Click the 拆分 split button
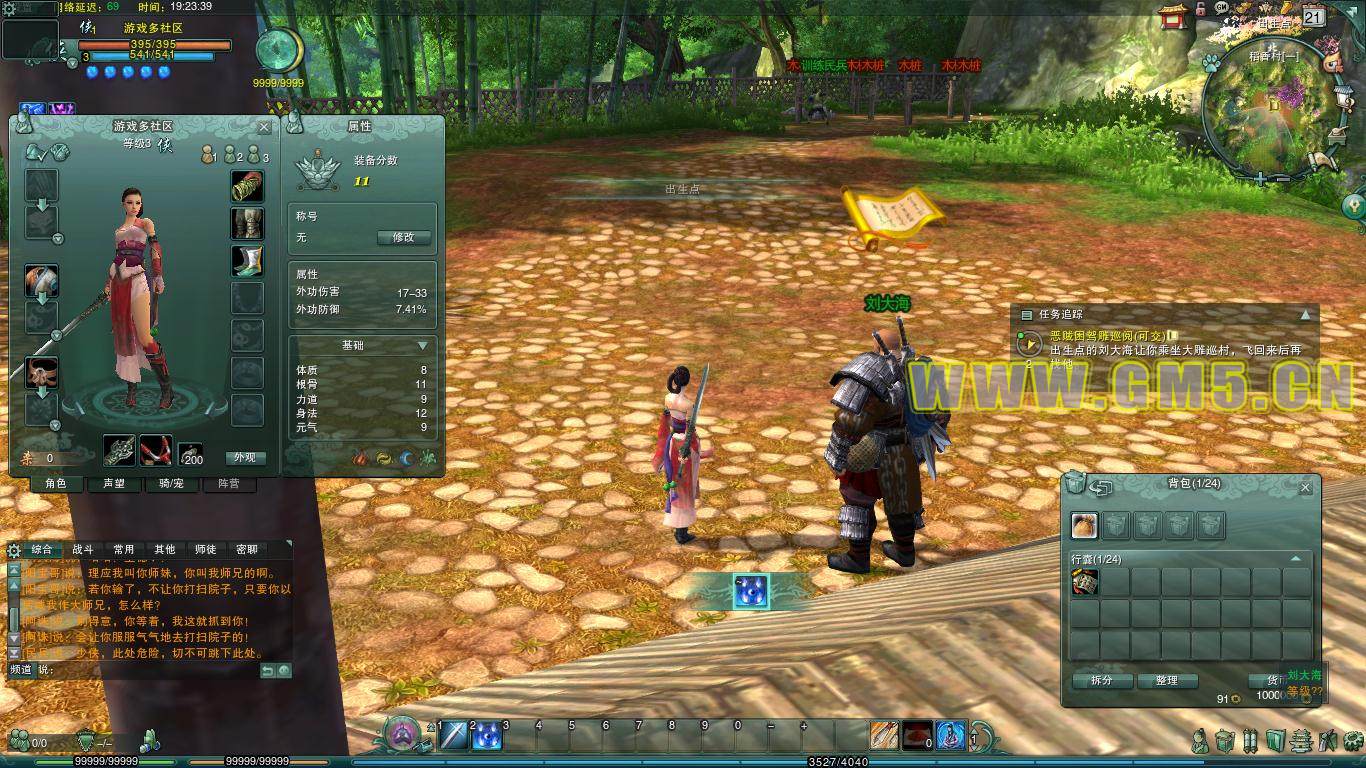Viewport: 1366px width, 768px height. click(1101, 680)
